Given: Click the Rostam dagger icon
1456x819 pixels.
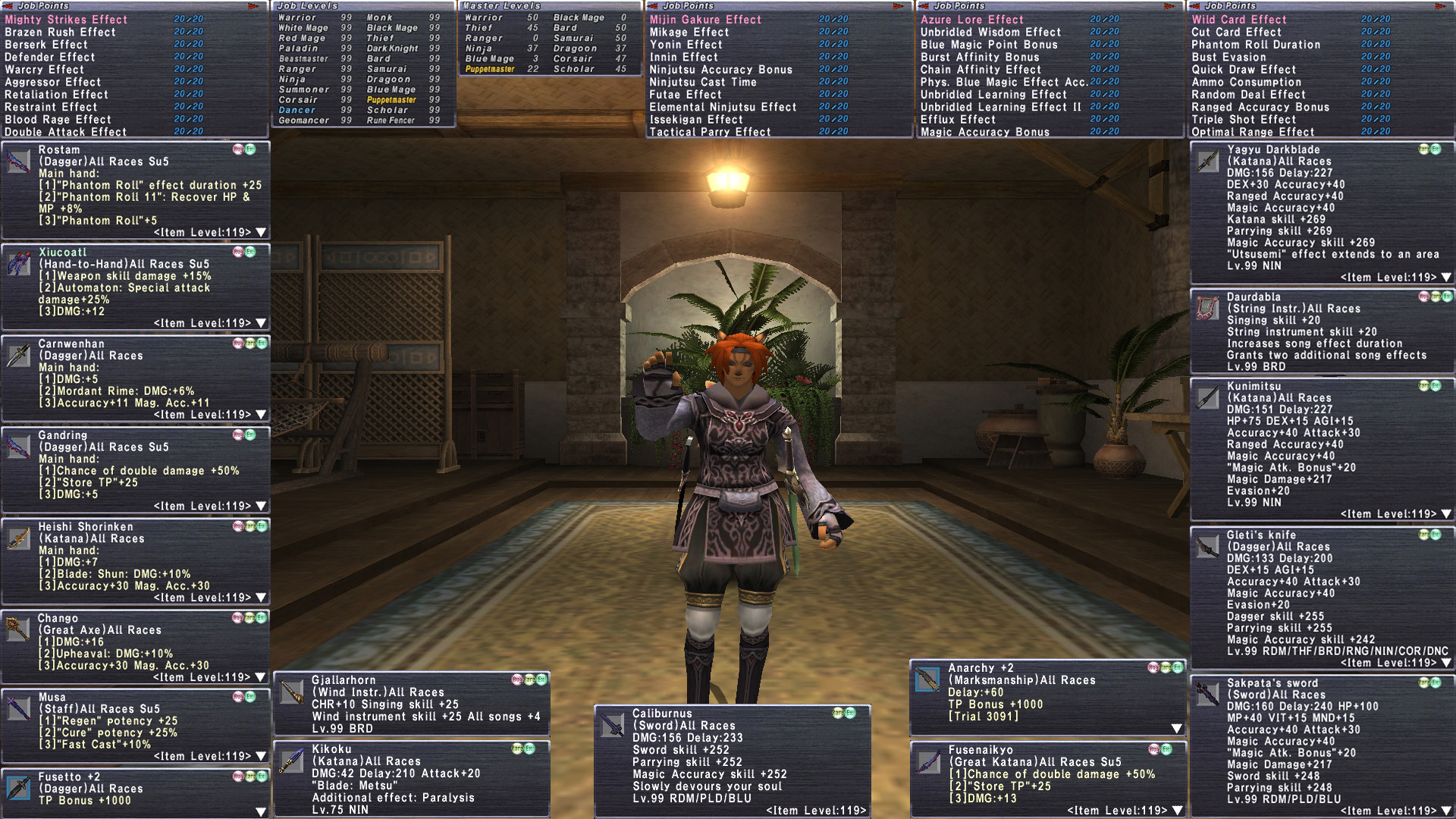Looking at the screenshot, I should click(18, 161).
